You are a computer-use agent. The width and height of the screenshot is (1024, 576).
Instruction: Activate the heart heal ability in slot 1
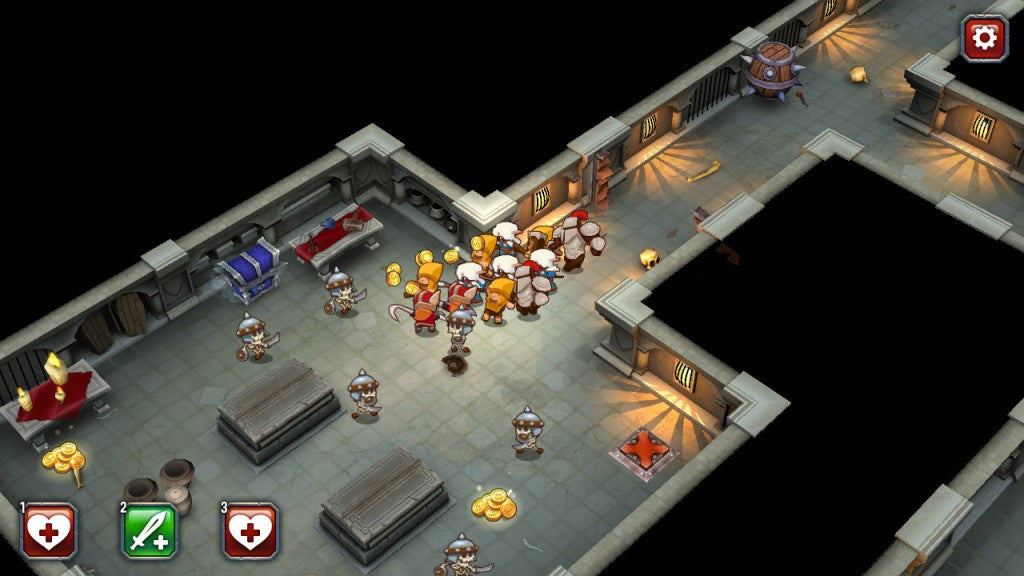coord(49,530)
